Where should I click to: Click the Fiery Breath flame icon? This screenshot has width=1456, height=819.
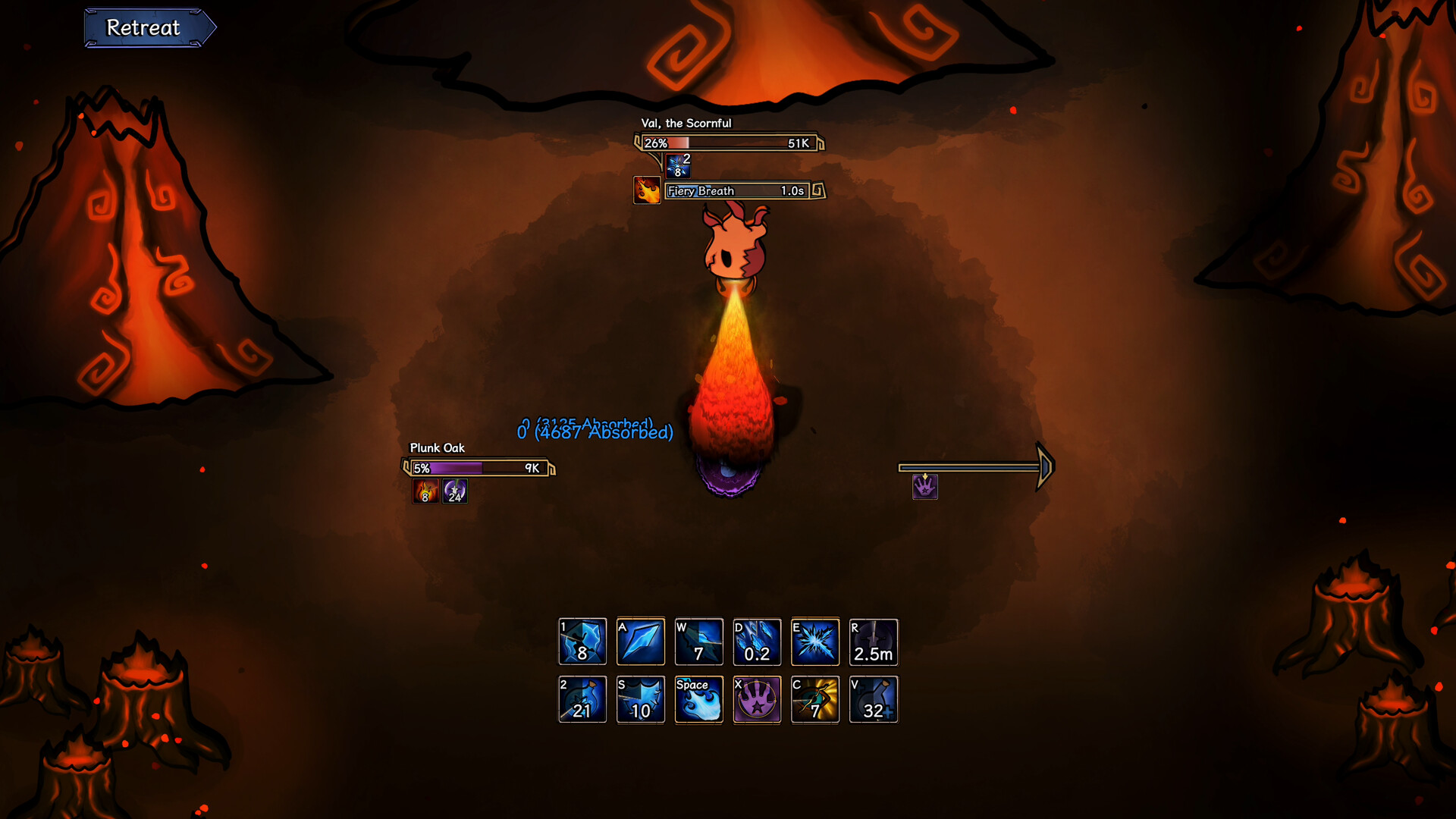coord(646,190)
